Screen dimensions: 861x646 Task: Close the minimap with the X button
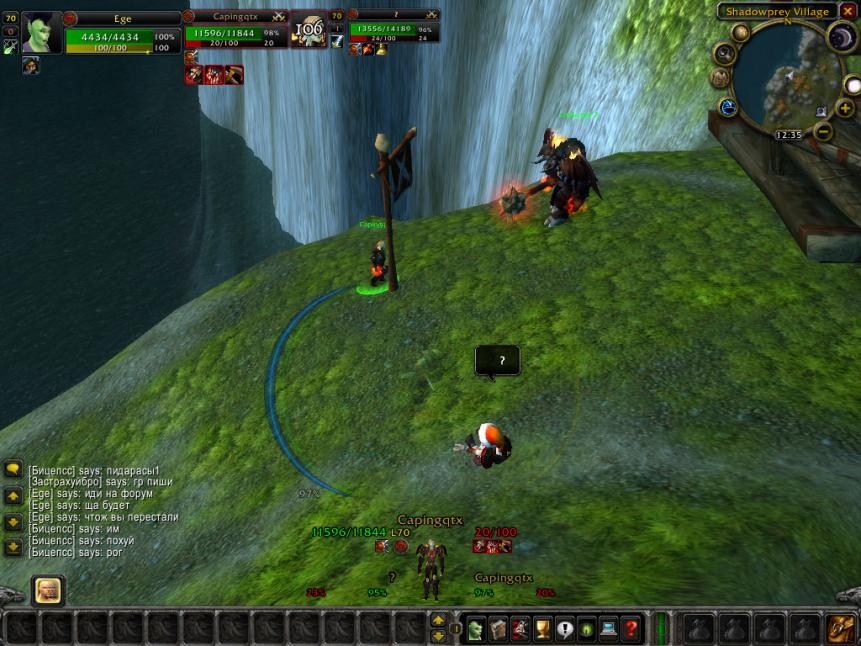[x=848, y=11]
